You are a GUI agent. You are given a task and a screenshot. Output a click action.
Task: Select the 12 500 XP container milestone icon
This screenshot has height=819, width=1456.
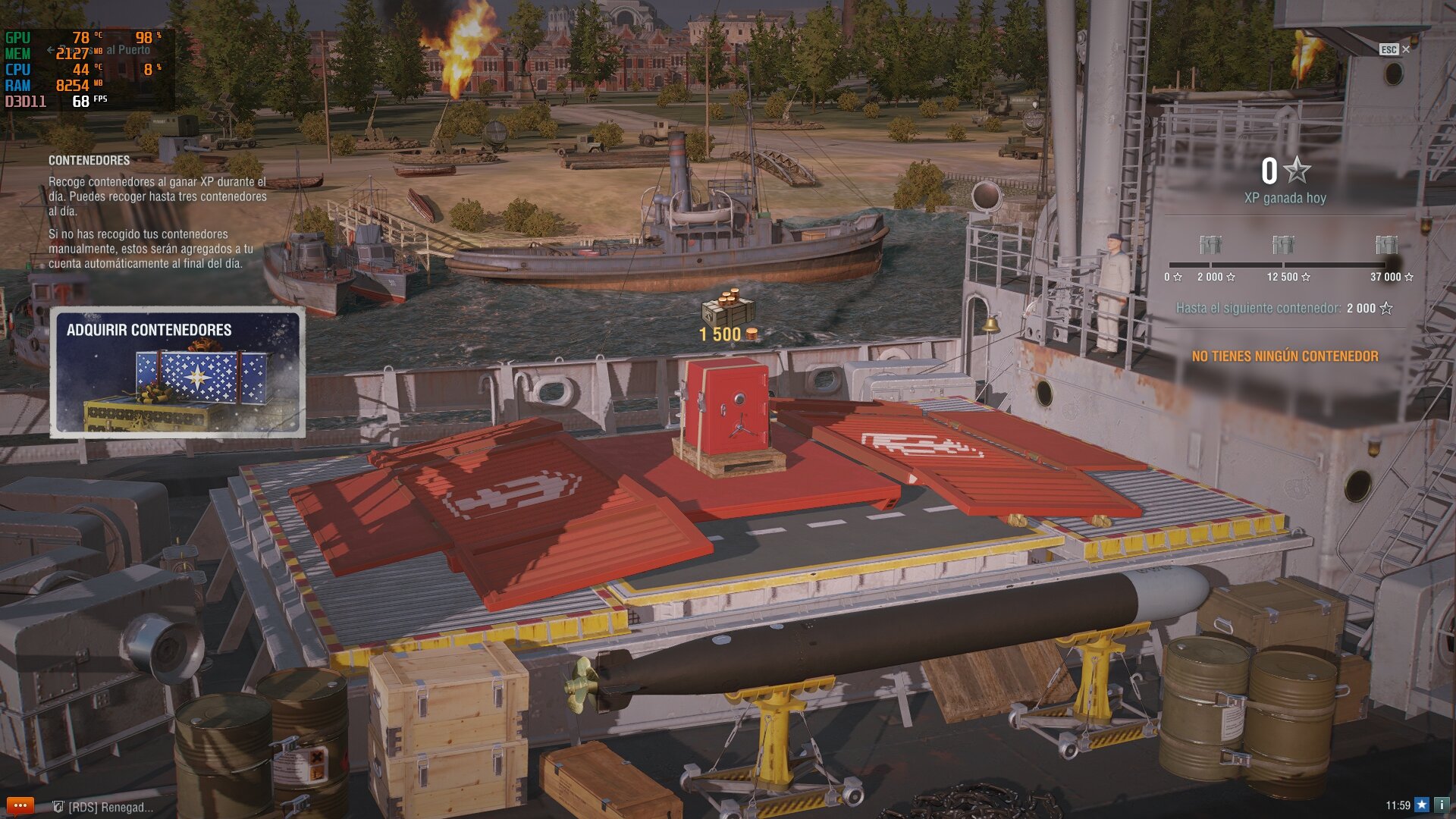1283,244
